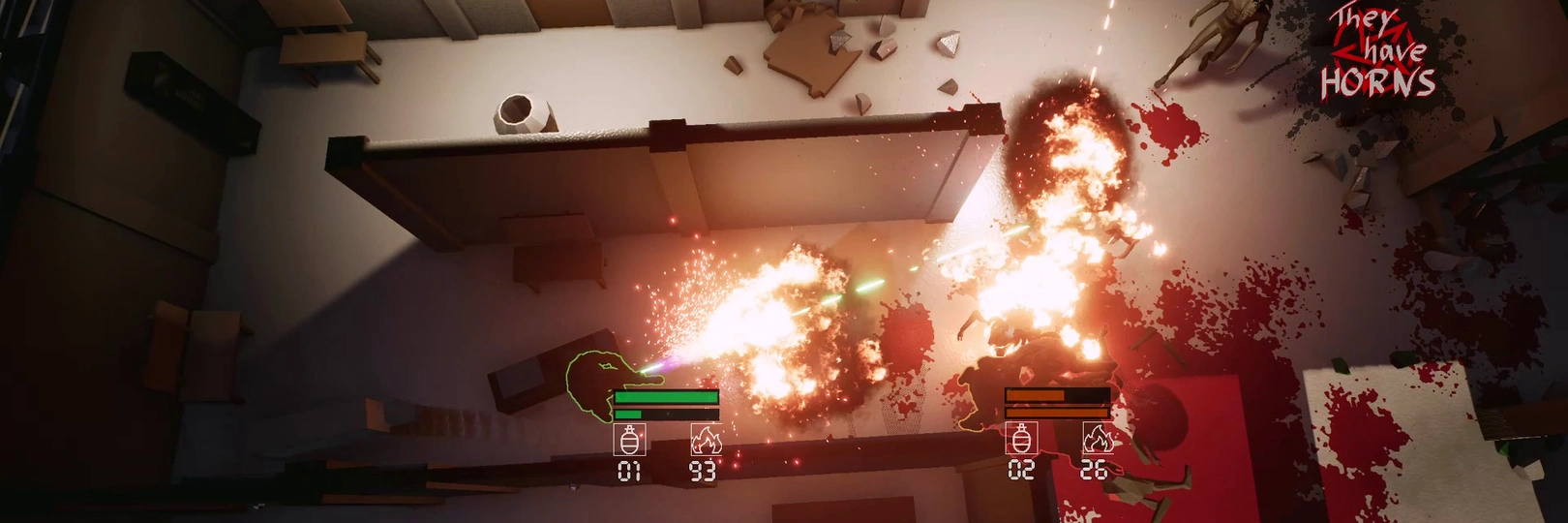This screenshot has height=523, width=1568.
Task: Select the orange player's flame fuel icon
Action: click(1096, 439)
